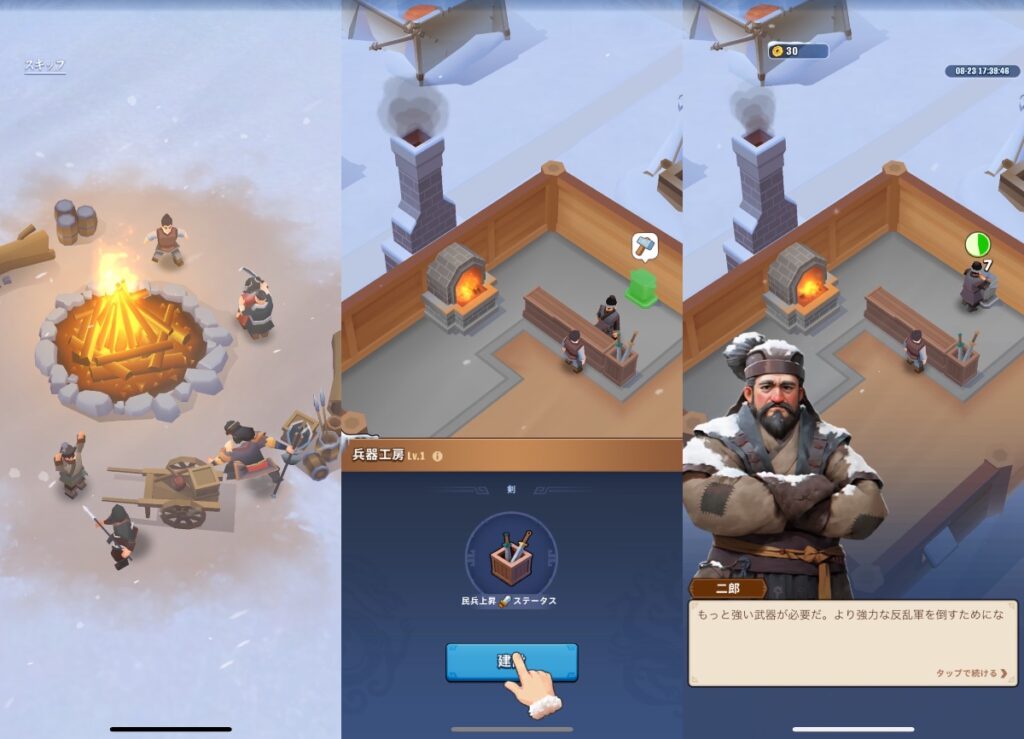Select the sword crate item icon

511,558
